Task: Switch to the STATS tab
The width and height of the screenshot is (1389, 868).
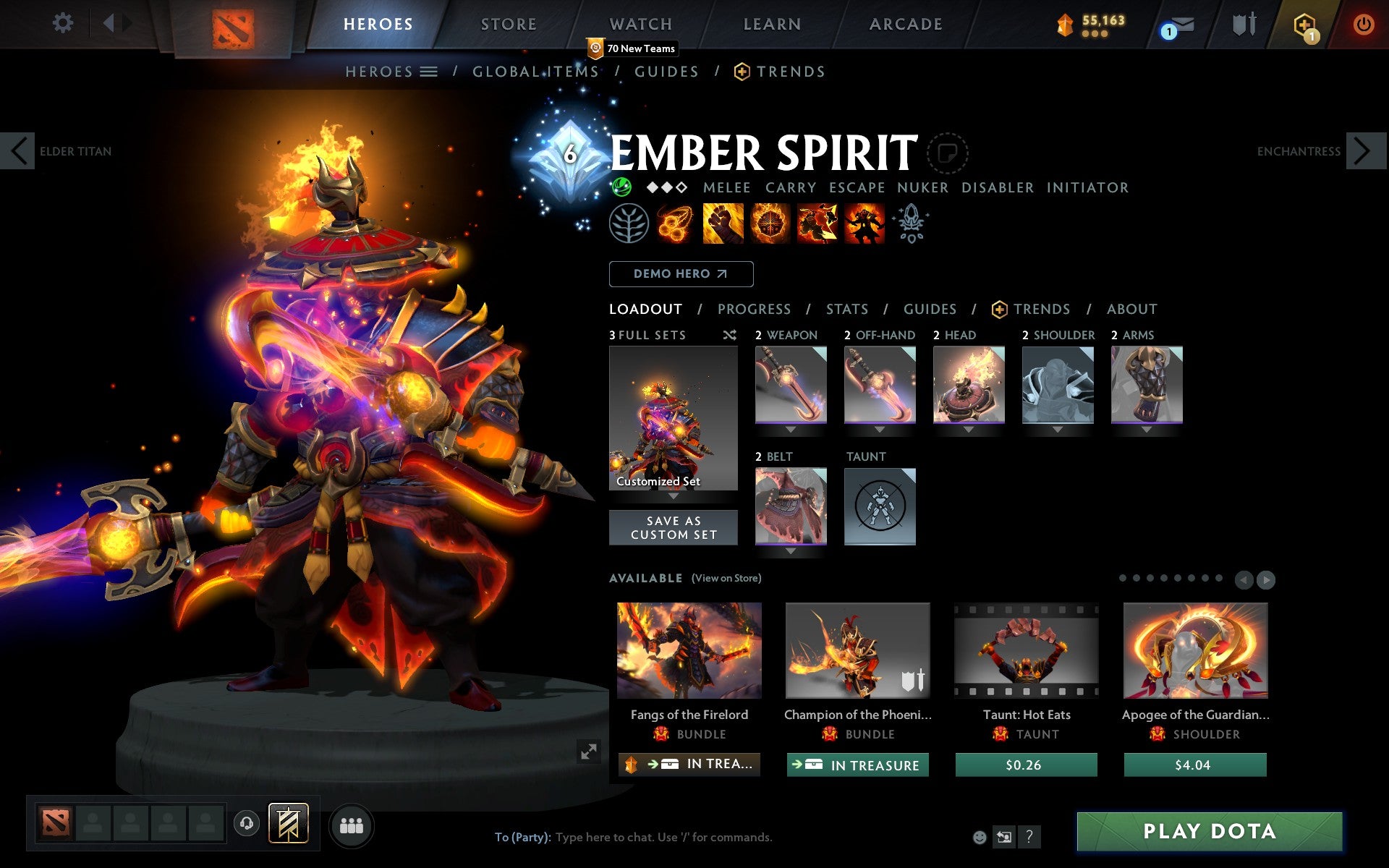Action: (x=846, y=309)
